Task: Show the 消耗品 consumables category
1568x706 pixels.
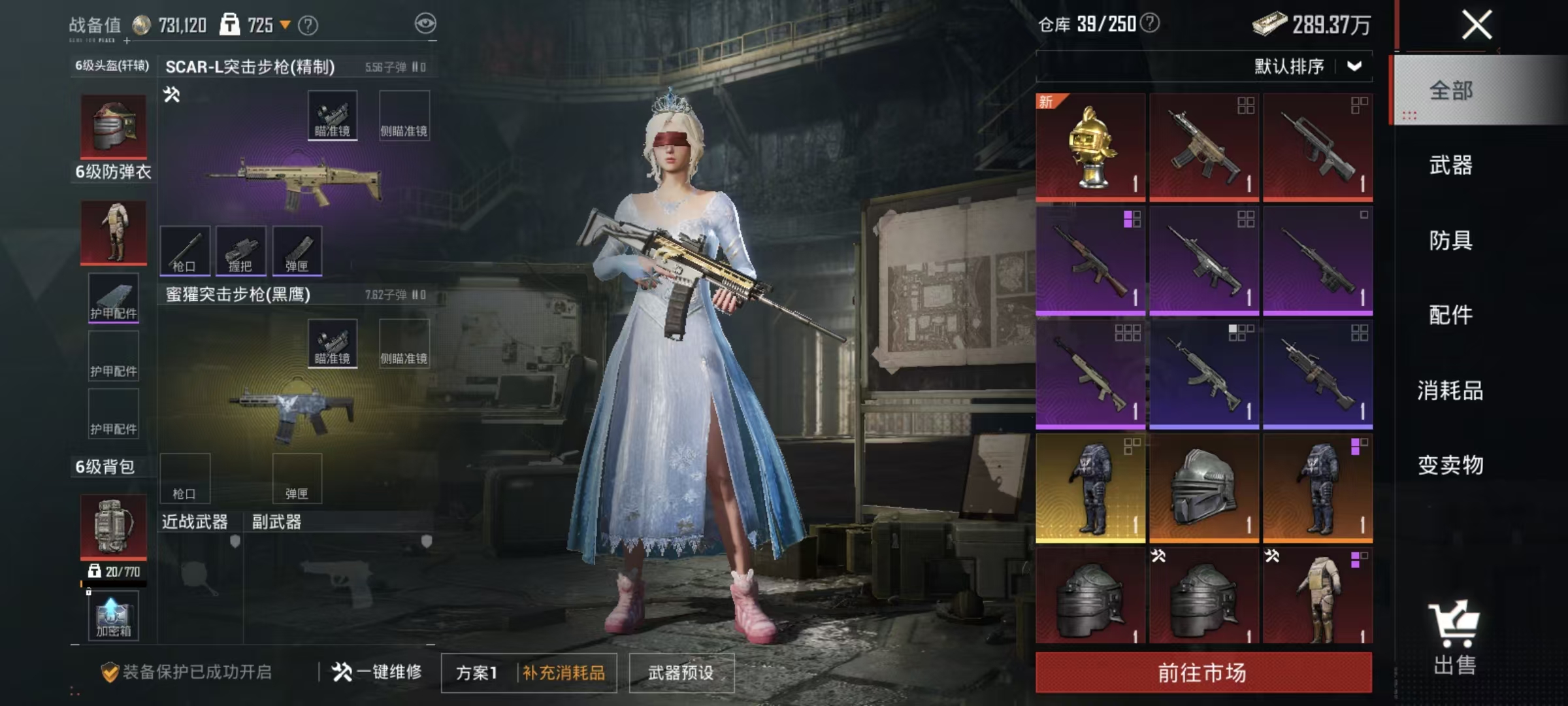Action: click(1450, 390)
